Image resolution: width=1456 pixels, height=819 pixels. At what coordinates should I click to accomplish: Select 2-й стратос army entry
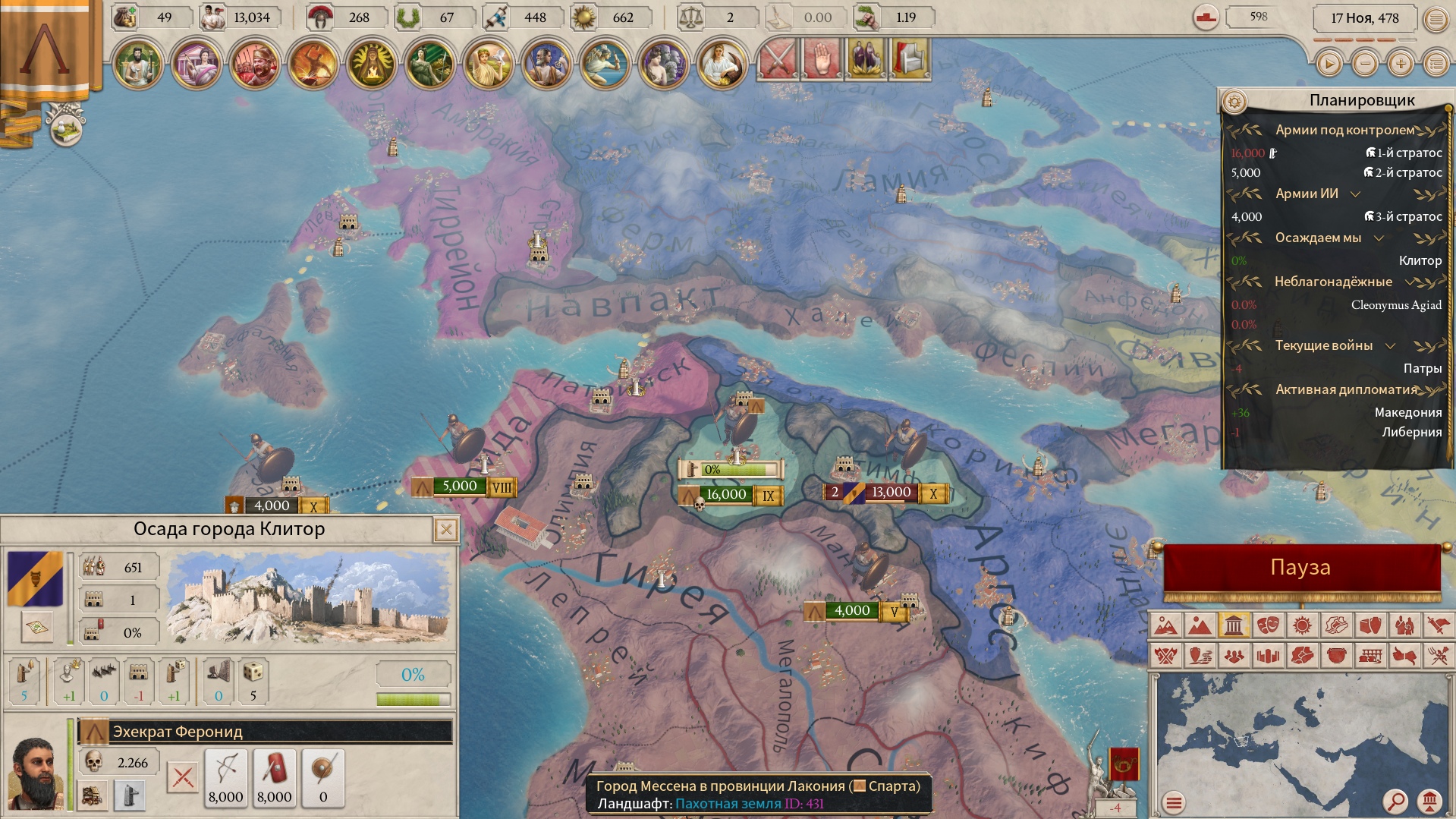coord(1404,173)
